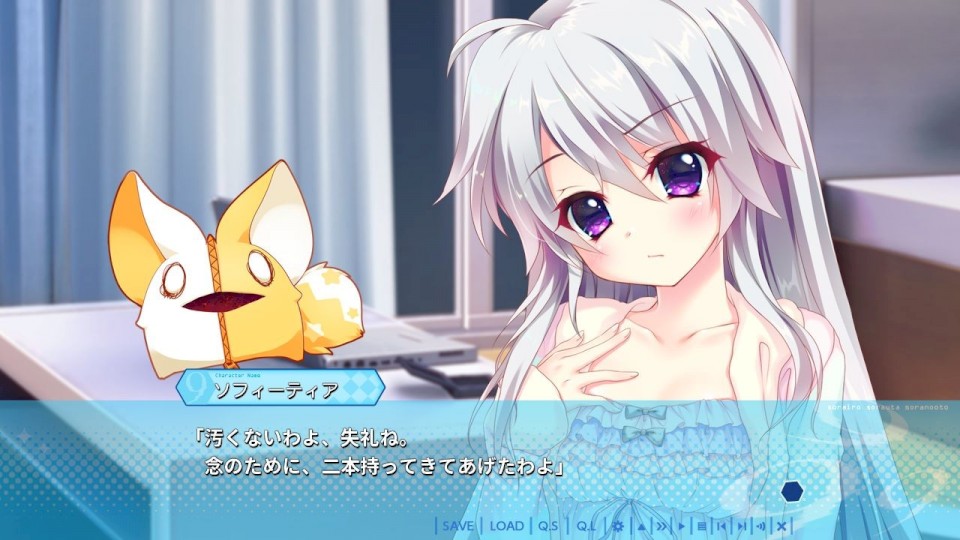Image resolution: width=960 pixels, height=540 pixels.
Task: Start auto mode with the play icon
Action: coord(682,526)
